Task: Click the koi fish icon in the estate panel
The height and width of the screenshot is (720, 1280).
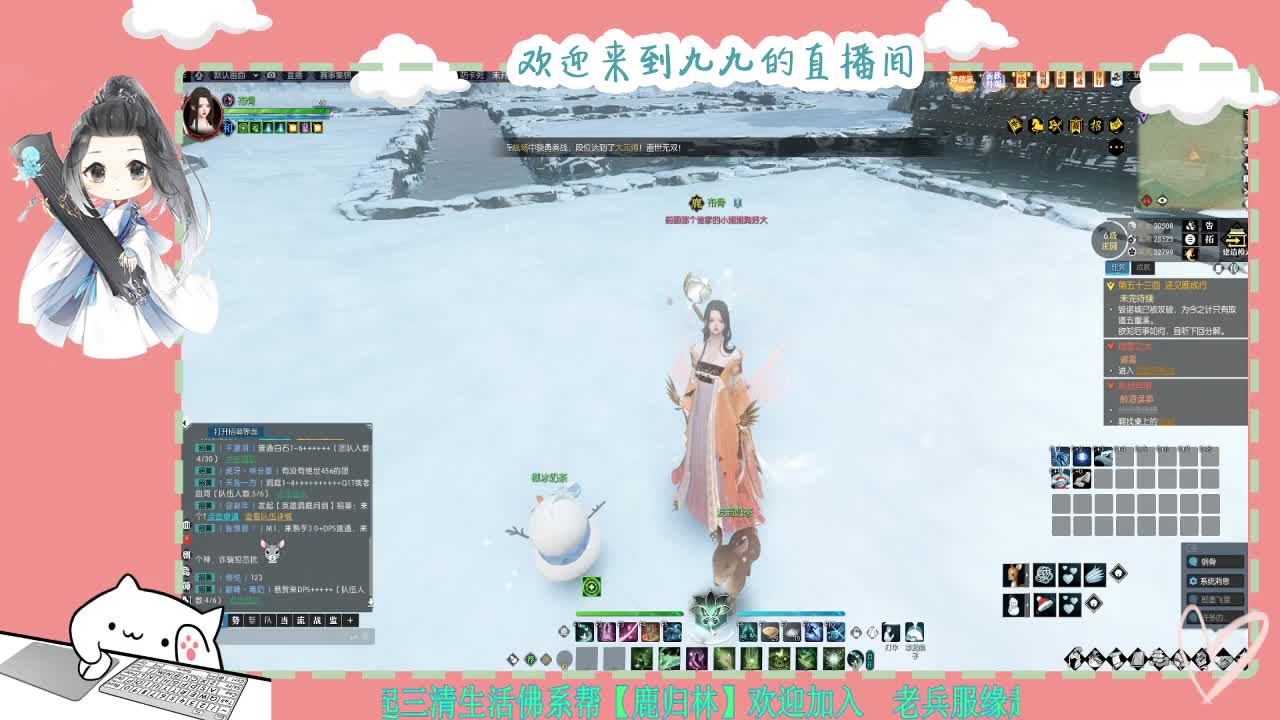Action: (1191, 253)
